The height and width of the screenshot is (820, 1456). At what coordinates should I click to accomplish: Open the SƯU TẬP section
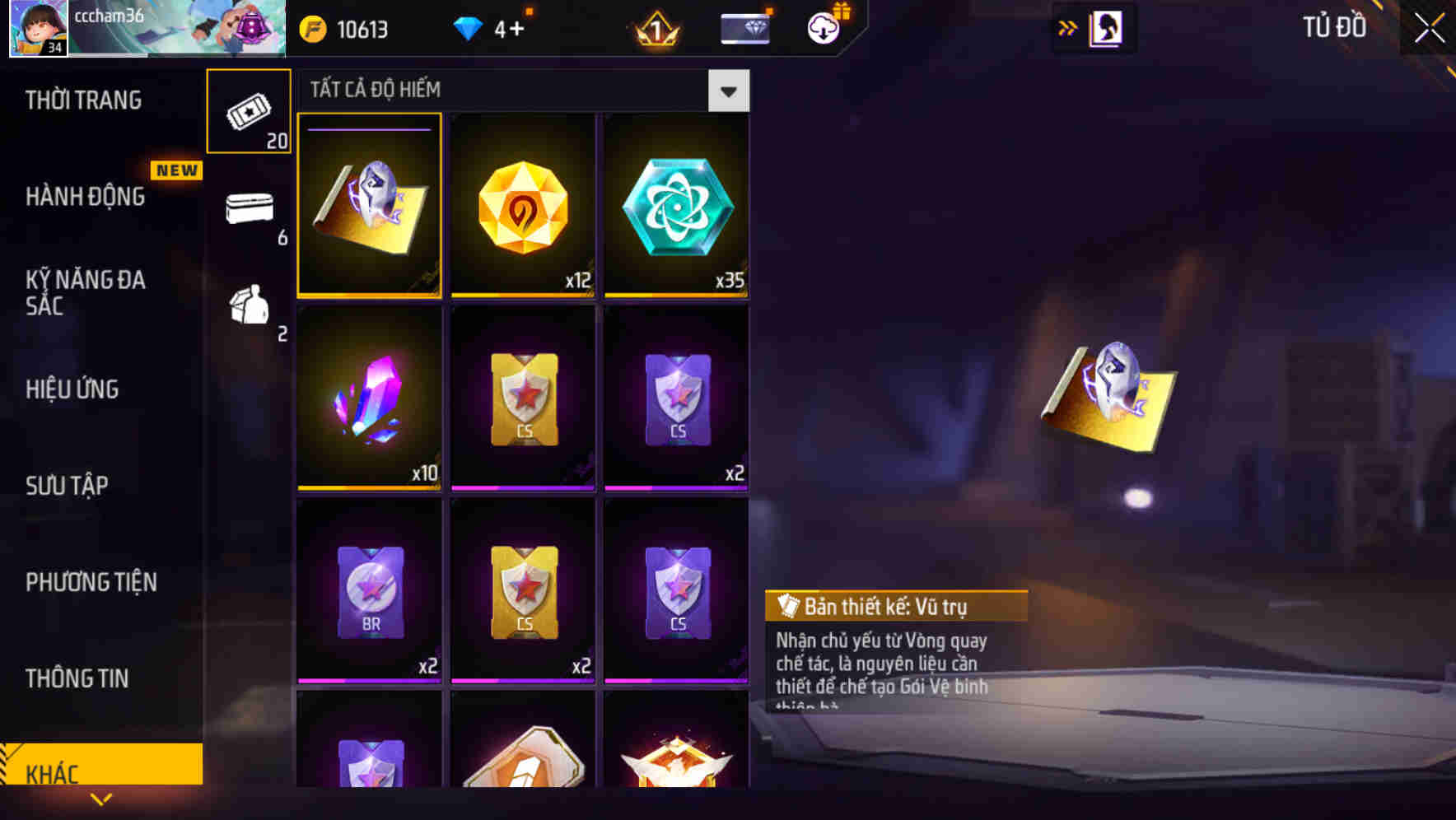68,486
